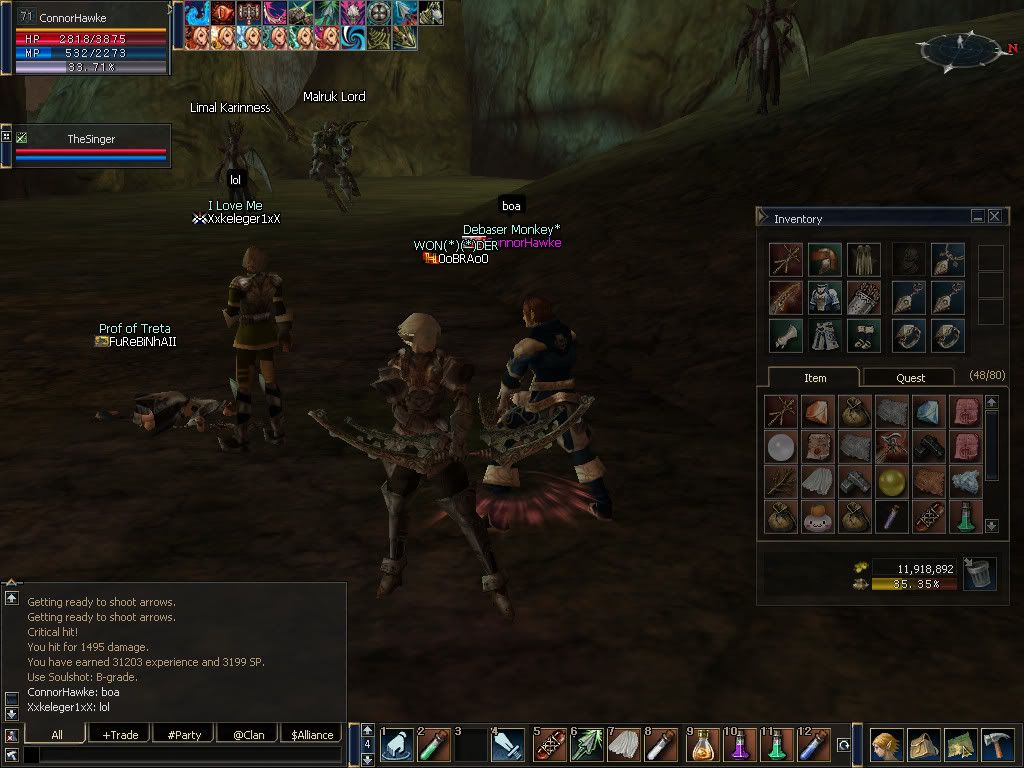Viewport: 1024px width, 768px height.
Task: Close the Inventory window
Action: (x=994, y=216)
